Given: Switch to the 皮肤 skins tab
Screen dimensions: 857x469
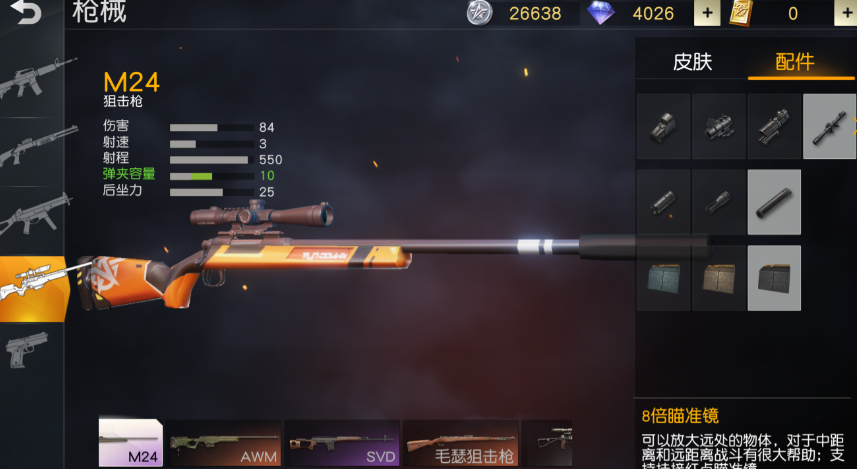Looking at the screenshot, I should (692, 62).
